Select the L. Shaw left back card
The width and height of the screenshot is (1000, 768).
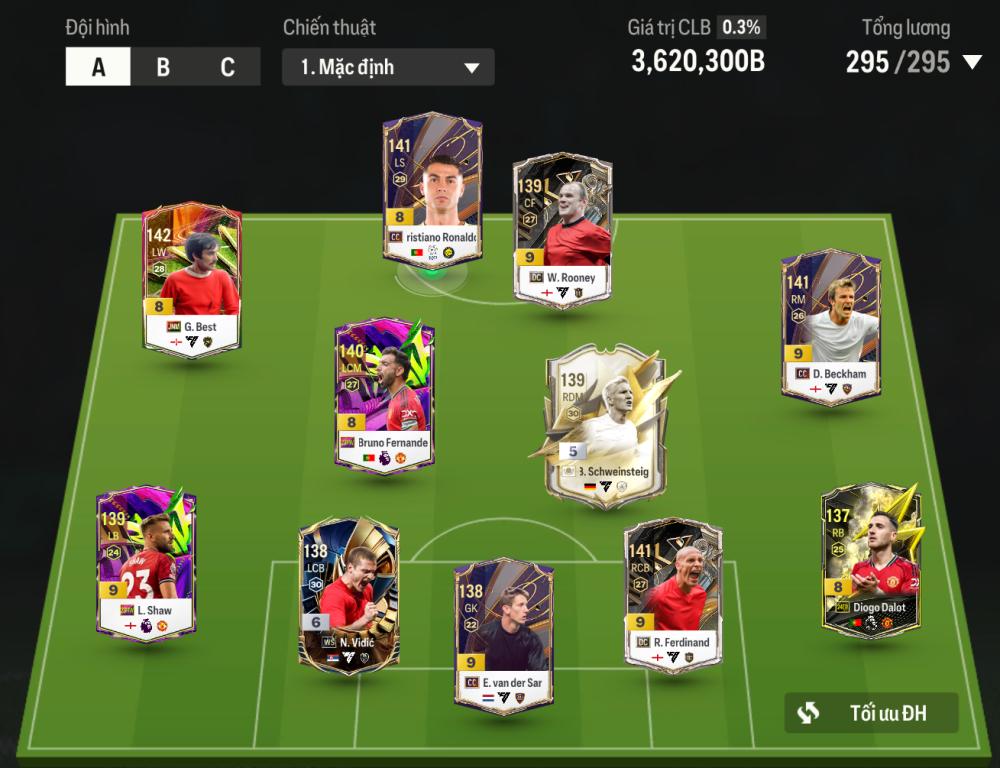[146, 563]
